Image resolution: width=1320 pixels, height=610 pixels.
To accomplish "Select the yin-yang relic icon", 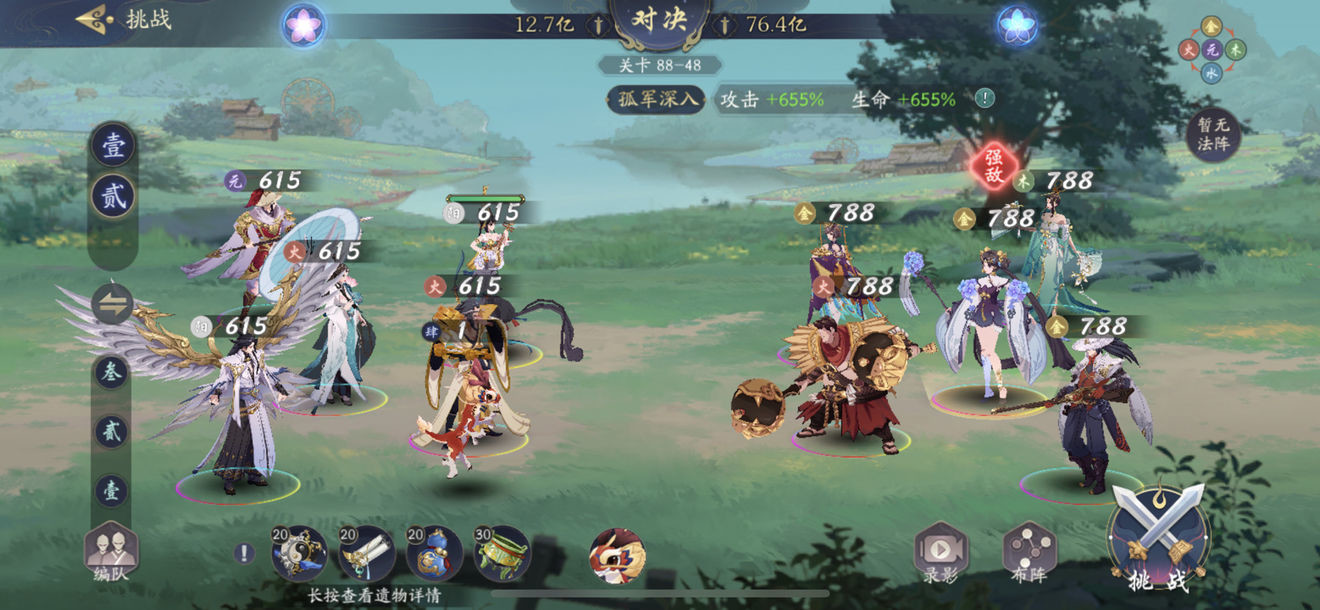I will [299, 552].
